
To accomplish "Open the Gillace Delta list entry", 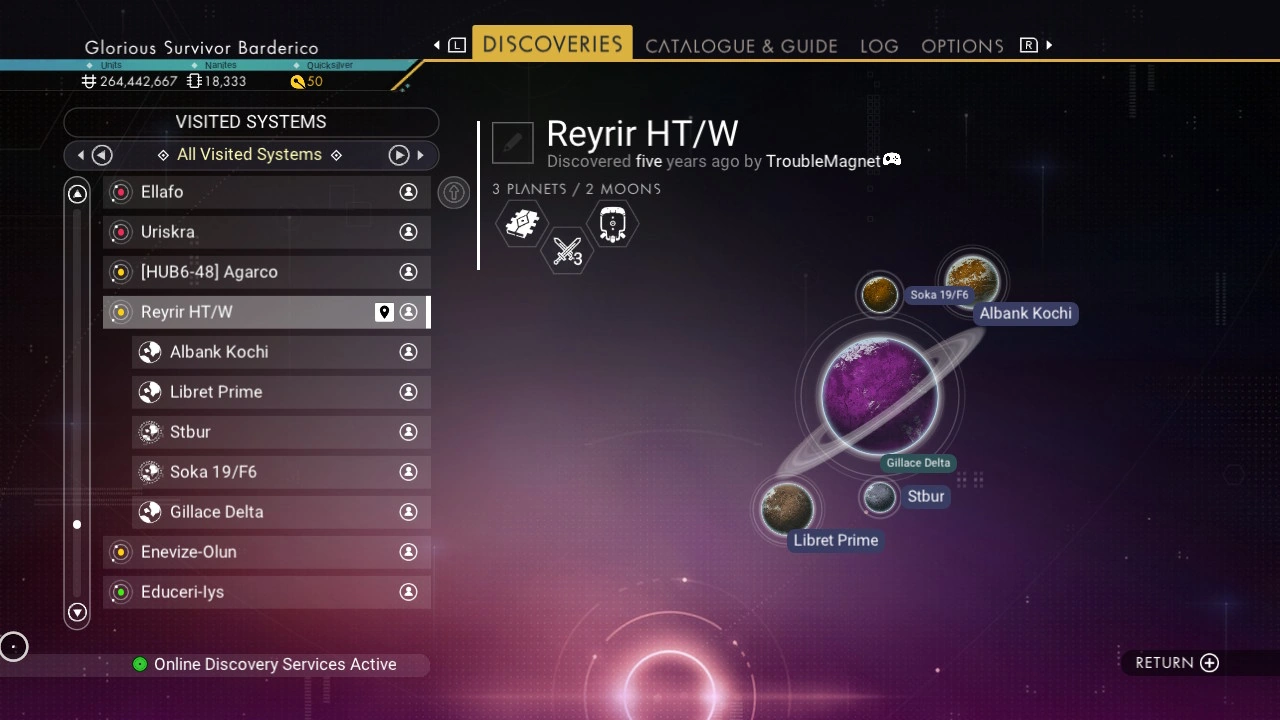I will pos(280,512).
